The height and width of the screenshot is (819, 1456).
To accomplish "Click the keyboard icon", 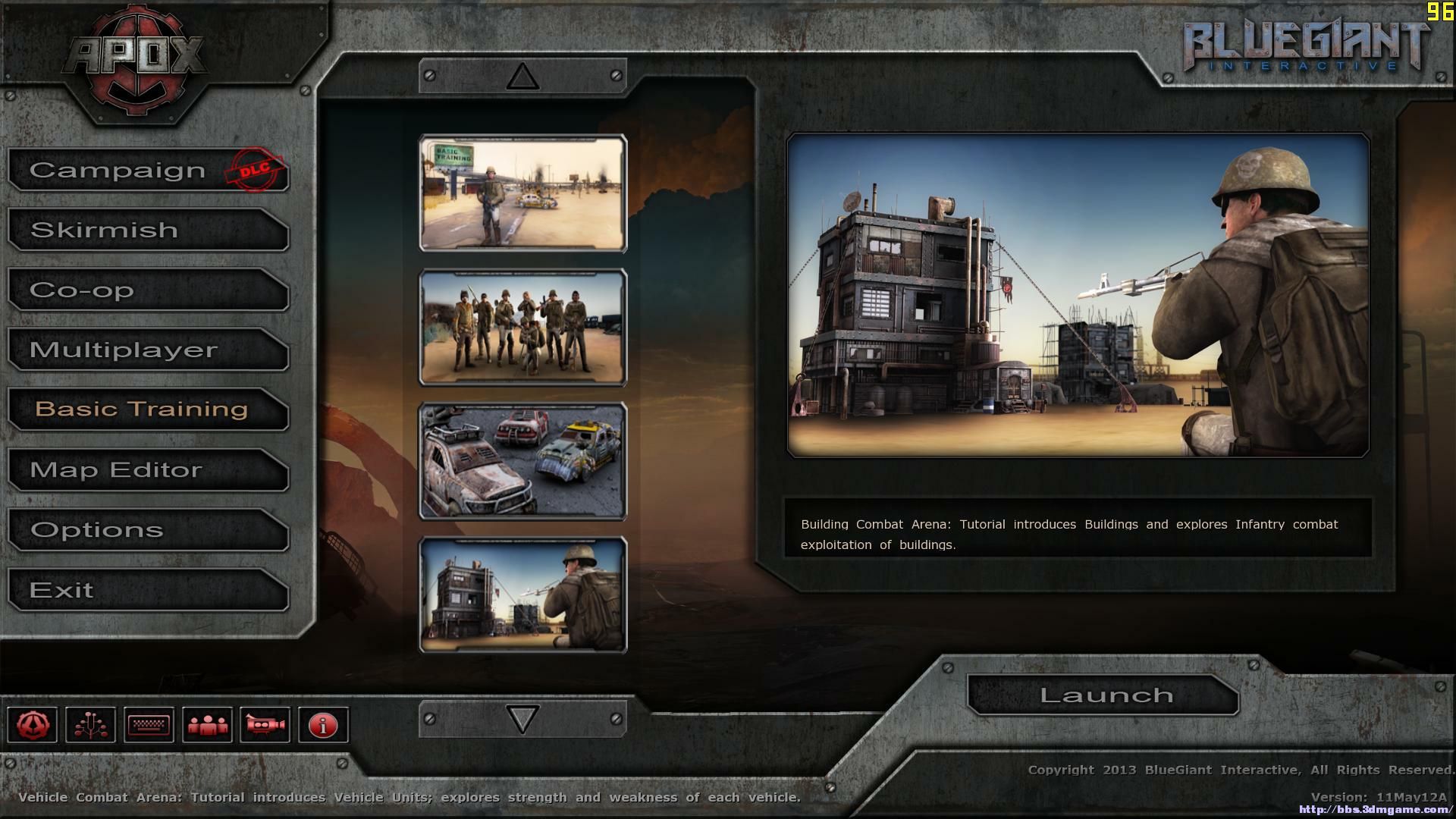I will point(149,725).
